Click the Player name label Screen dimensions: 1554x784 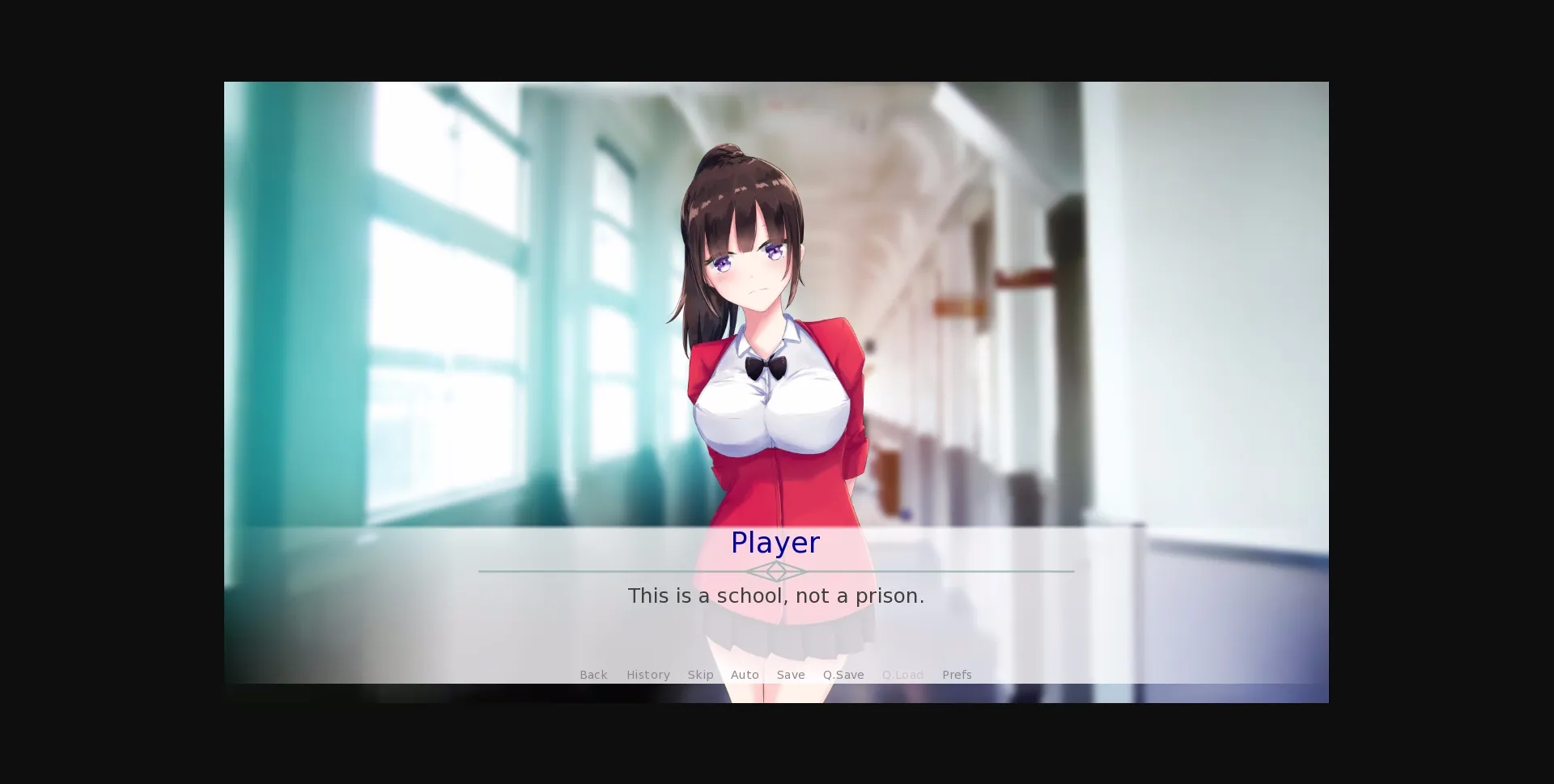click(775, 543)
